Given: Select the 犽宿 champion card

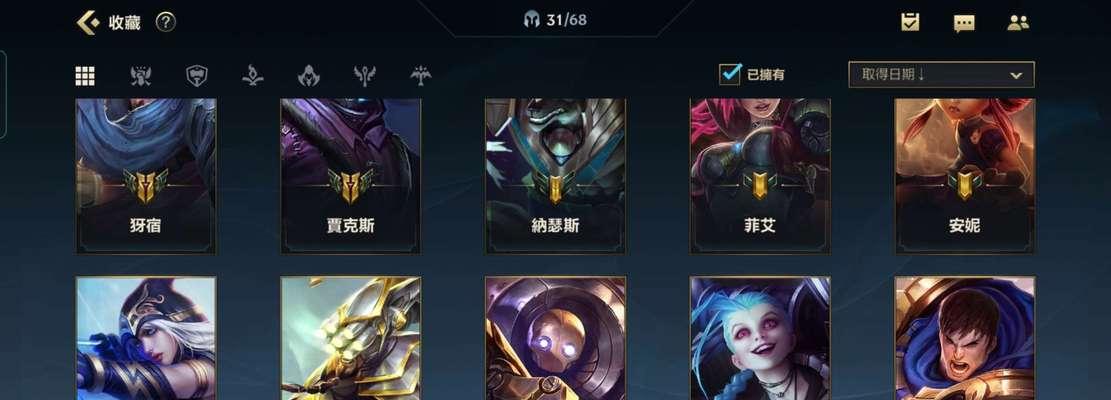Looking at the screenshot, I should 146,175.
